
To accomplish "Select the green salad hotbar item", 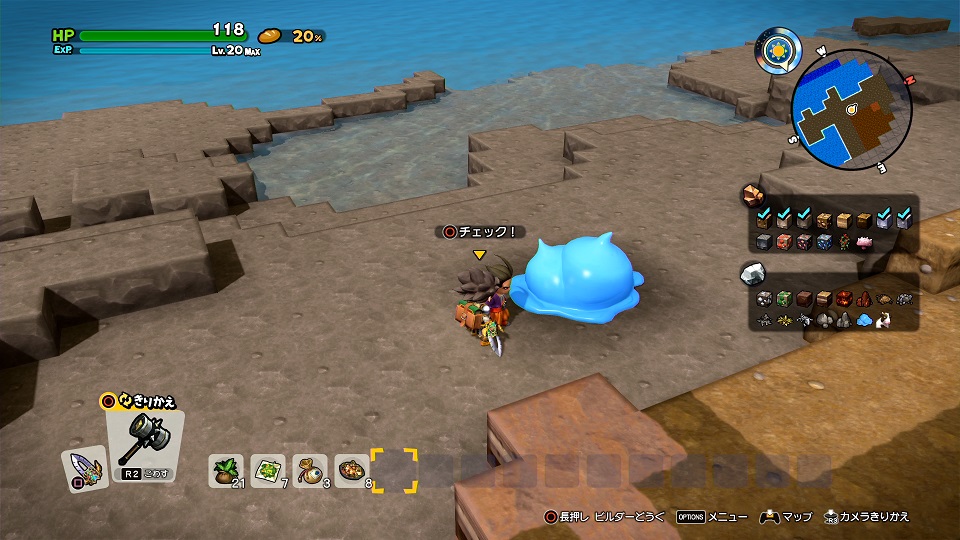I will [268, 468].
